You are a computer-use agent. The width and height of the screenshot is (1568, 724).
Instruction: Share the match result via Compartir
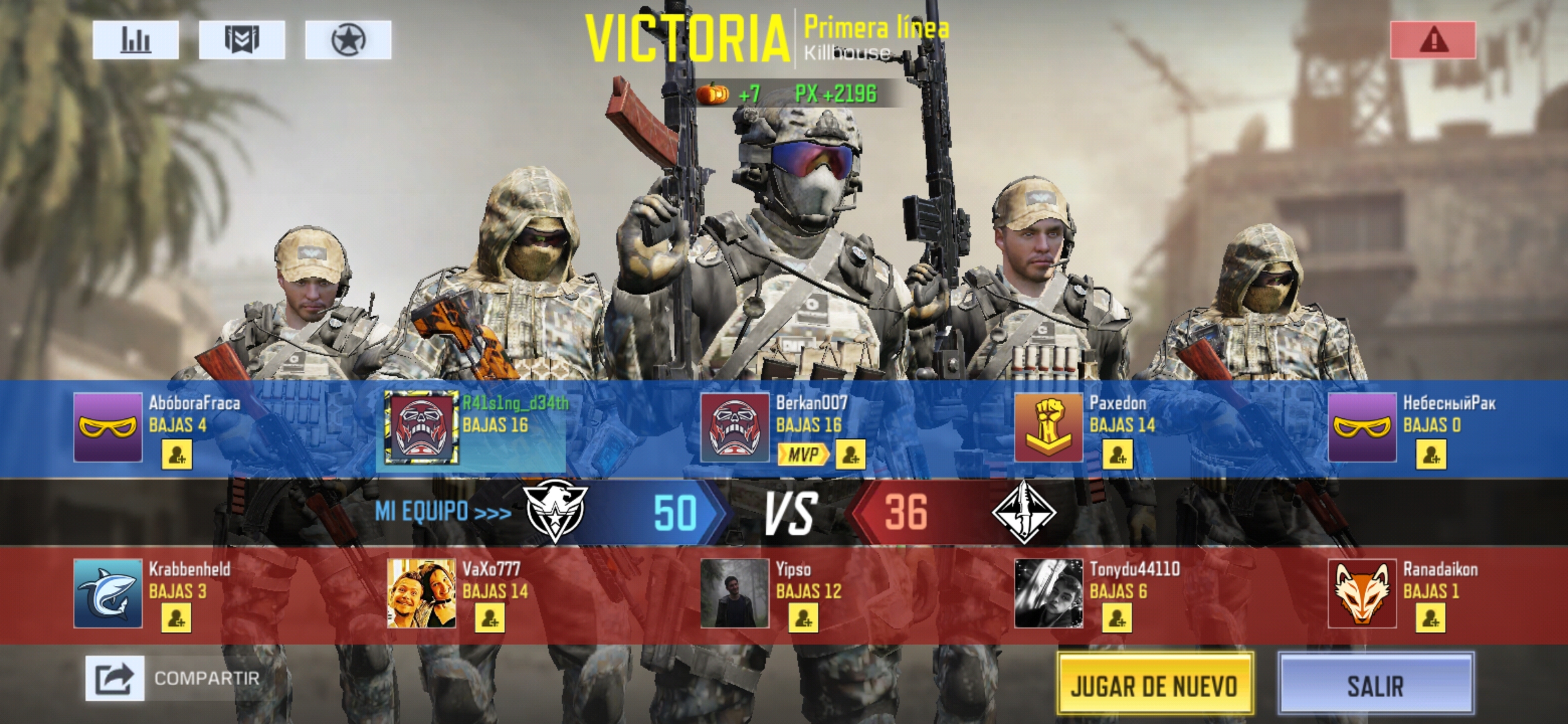[x=115, y=678]
